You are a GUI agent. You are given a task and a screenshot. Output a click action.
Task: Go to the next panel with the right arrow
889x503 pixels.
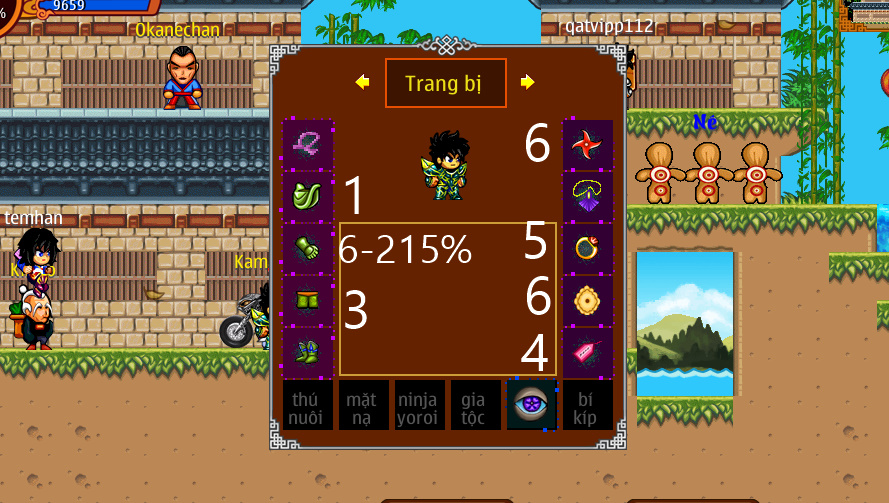(527, 82)
